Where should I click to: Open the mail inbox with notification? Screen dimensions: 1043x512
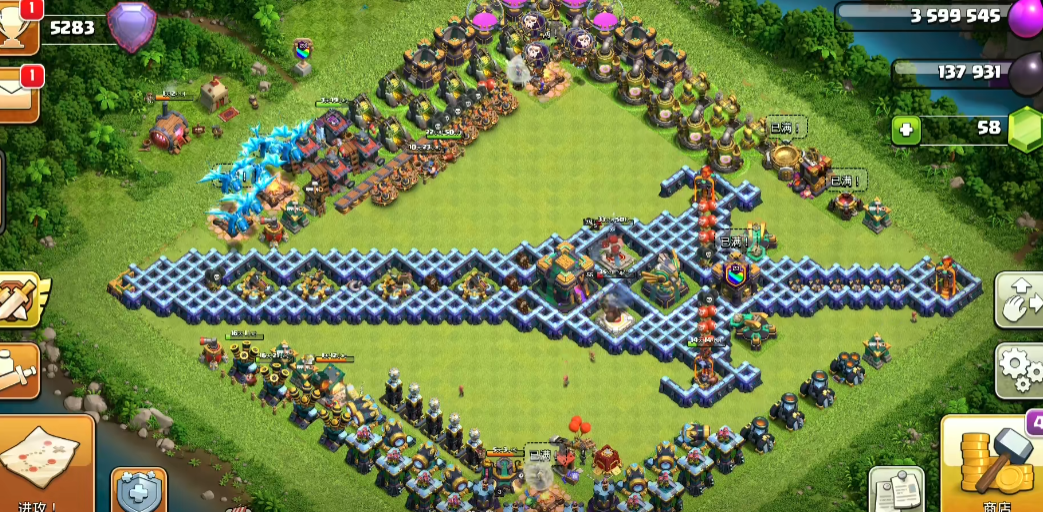19,94
